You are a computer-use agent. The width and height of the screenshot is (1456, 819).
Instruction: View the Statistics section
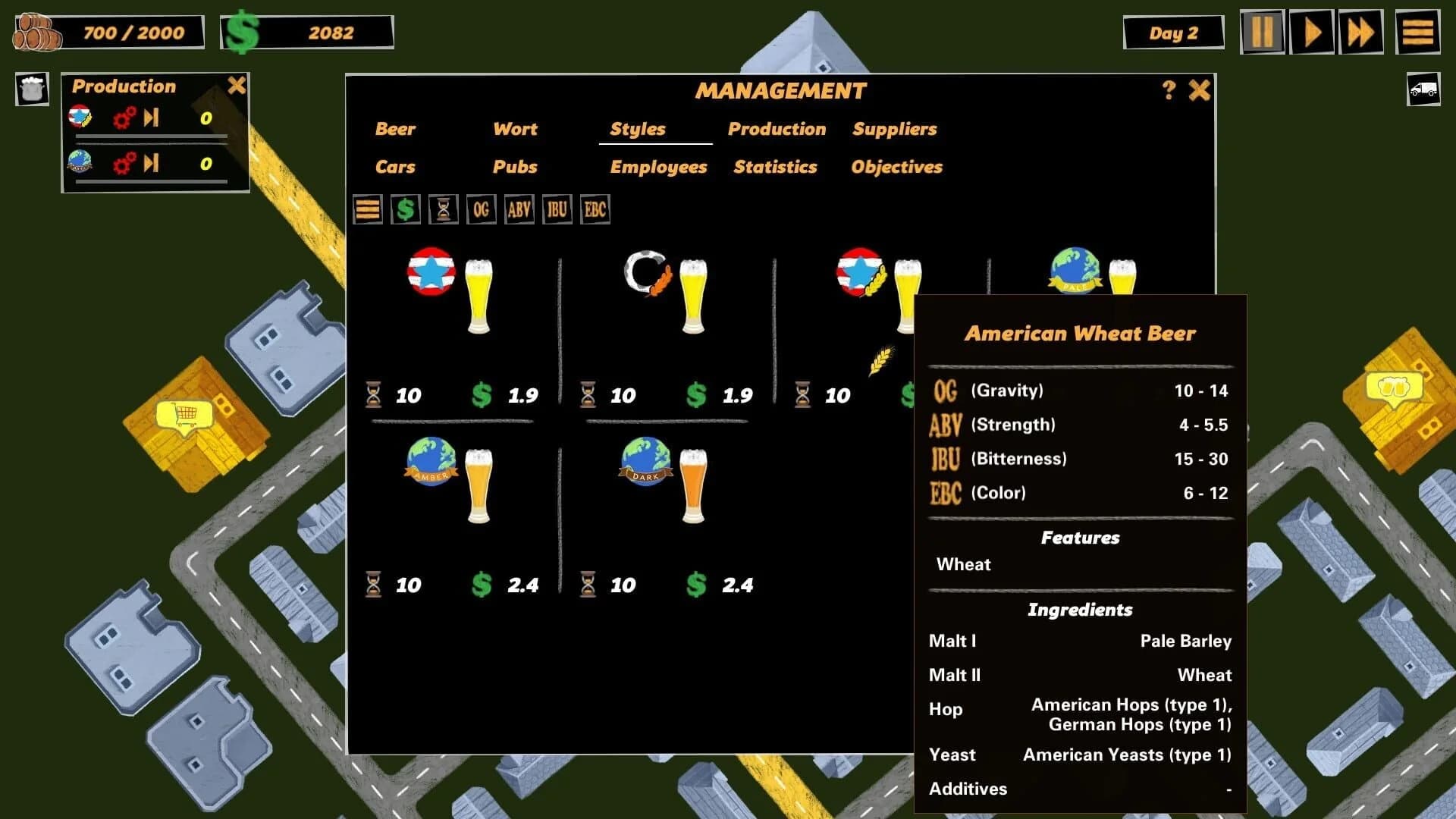pyautogui.click(x=775, y=167)
